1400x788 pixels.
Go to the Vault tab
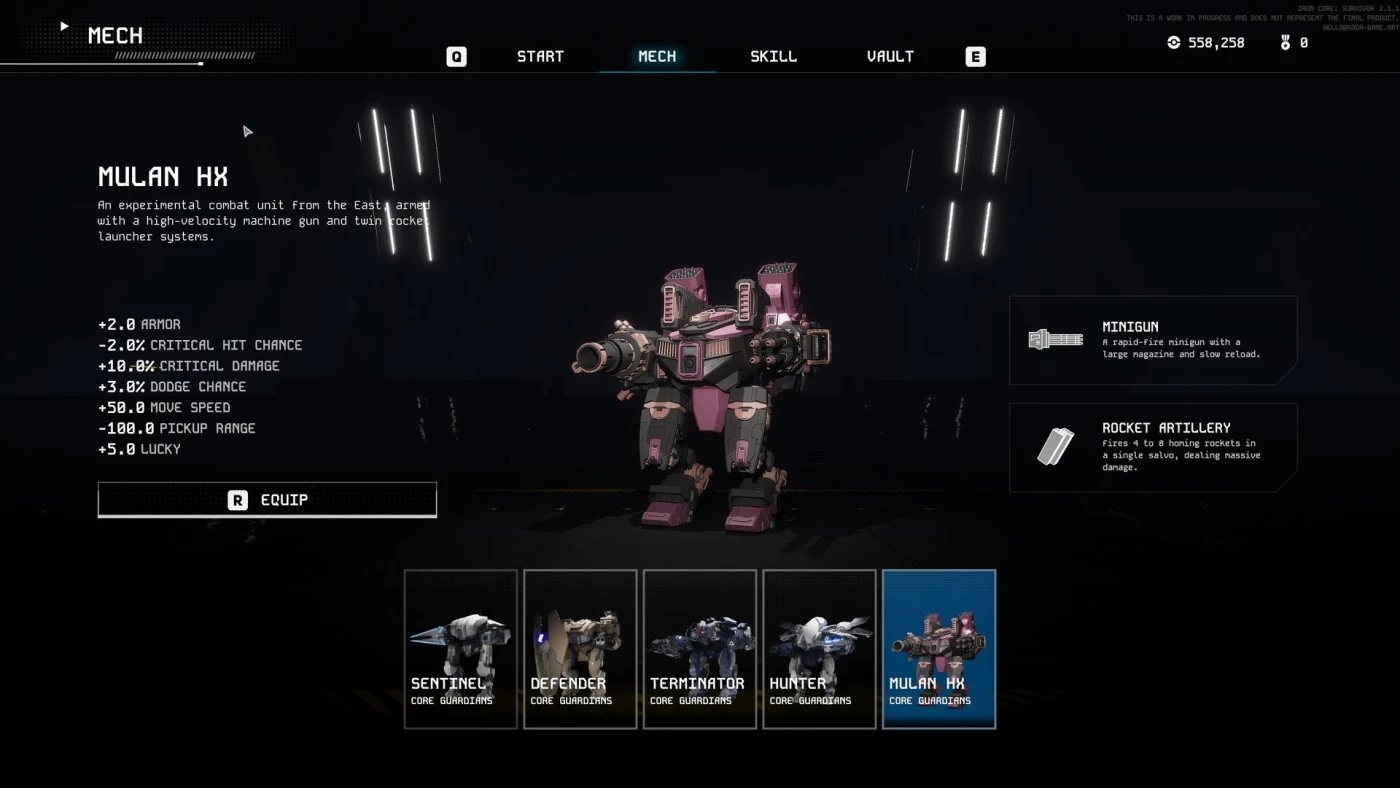(890, 56)
